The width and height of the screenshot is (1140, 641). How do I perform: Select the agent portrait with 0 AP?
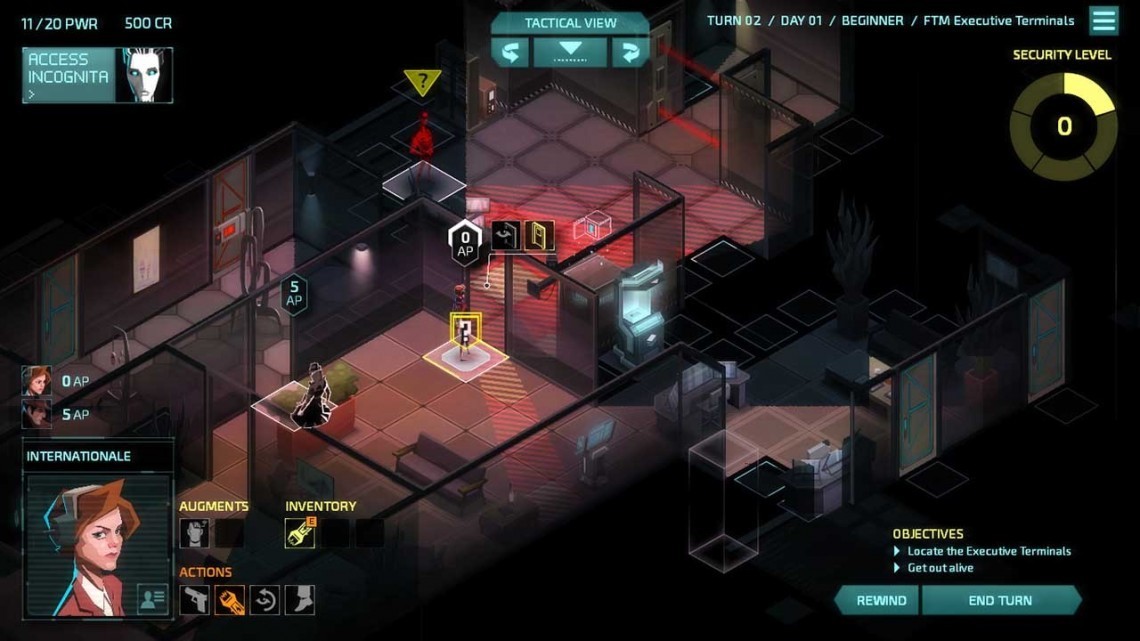(x=37, y=381)
